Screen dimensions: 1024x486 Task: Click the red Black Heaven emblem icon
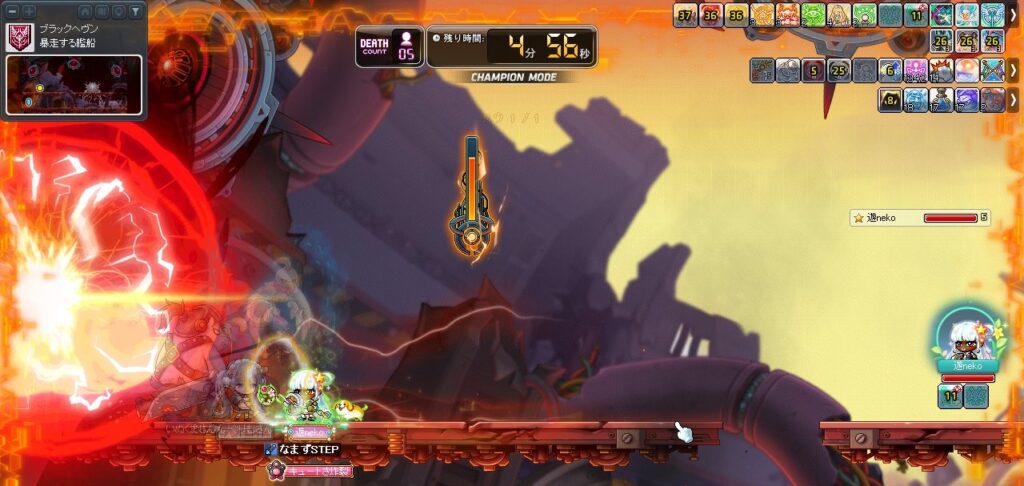click(x=19, y=37)
